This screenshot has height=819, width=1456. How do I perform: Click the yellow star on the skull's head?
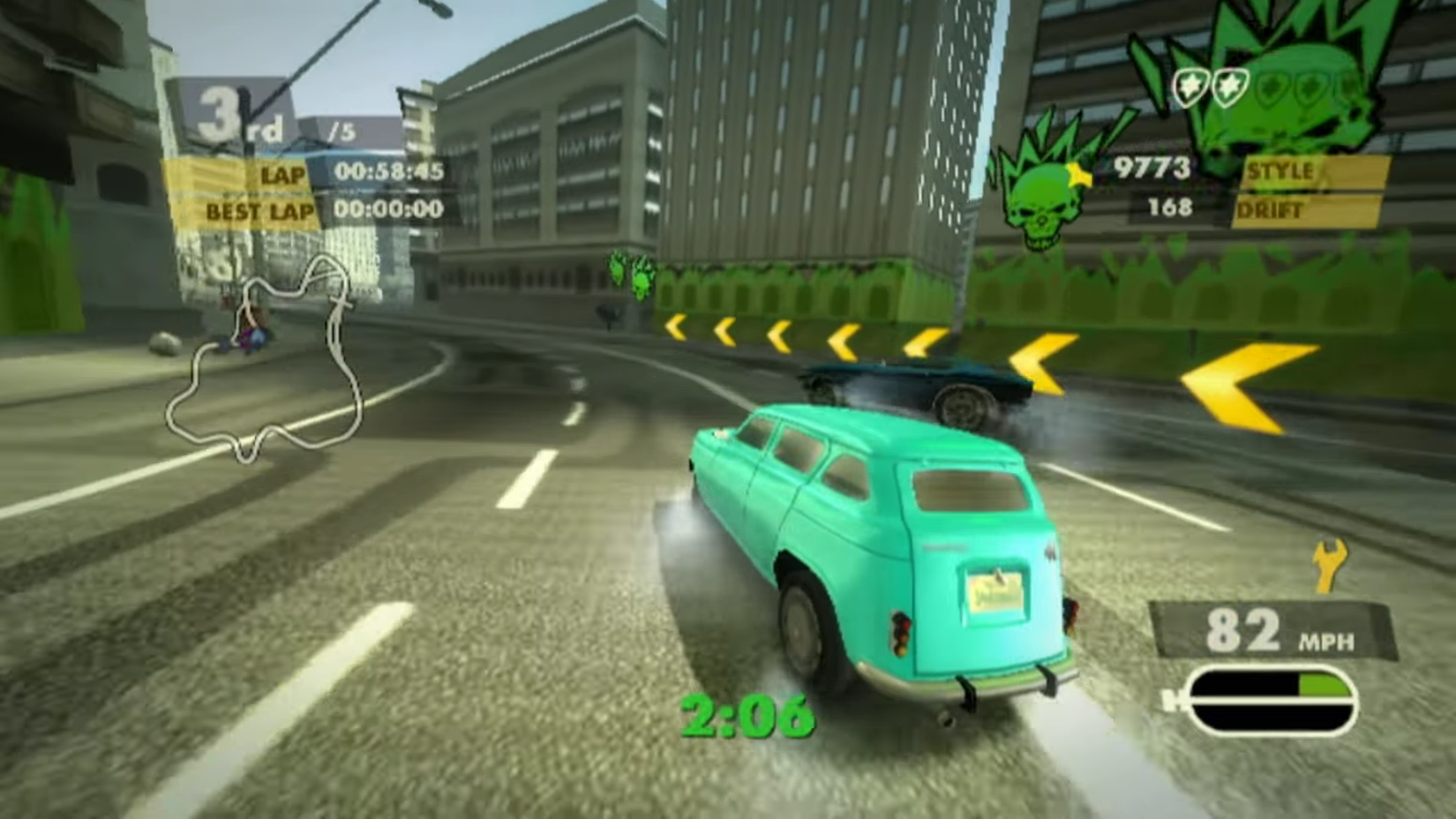[1078, 174]
